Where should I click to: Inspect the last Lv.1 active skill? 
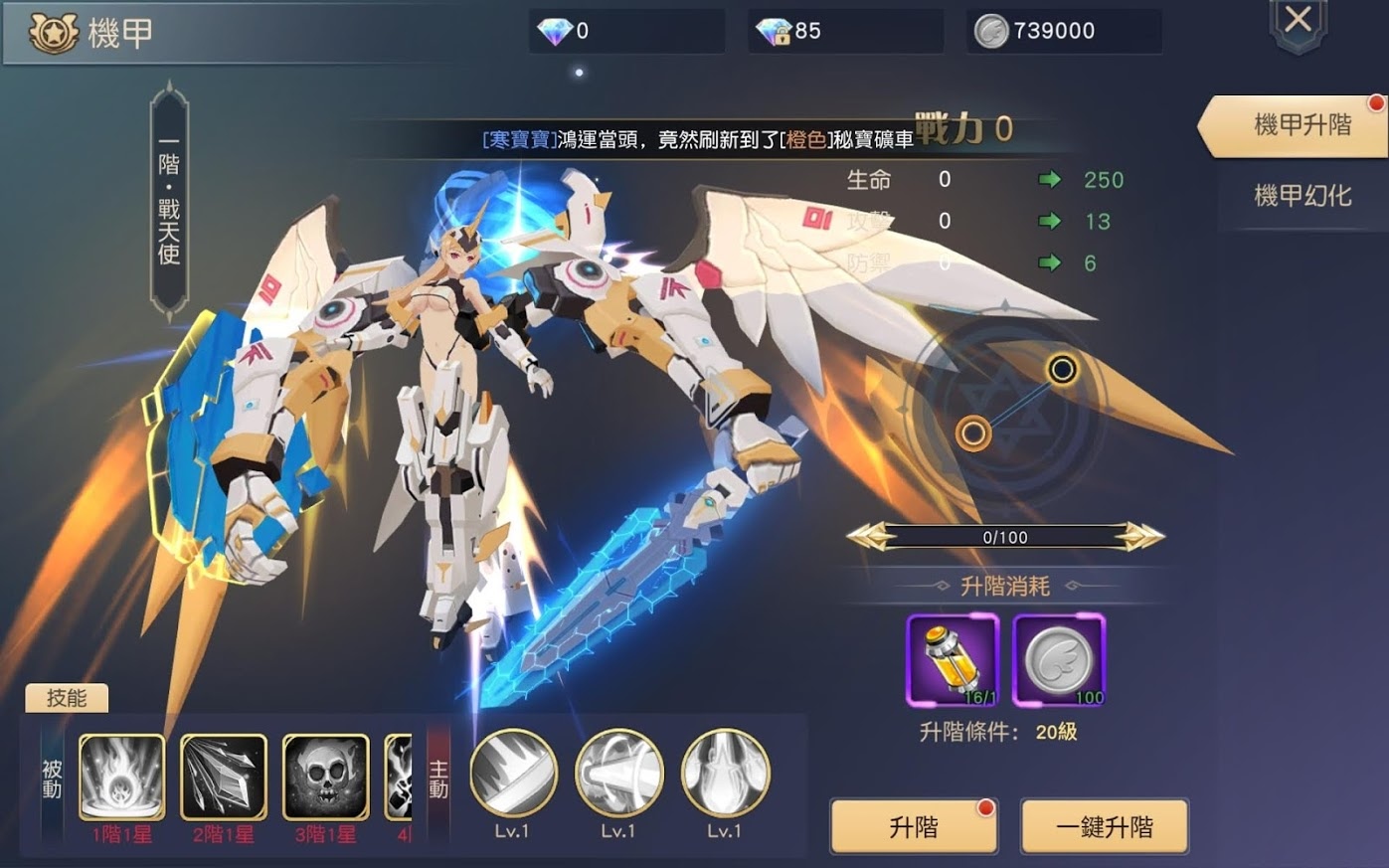click(x=725, y=774)
